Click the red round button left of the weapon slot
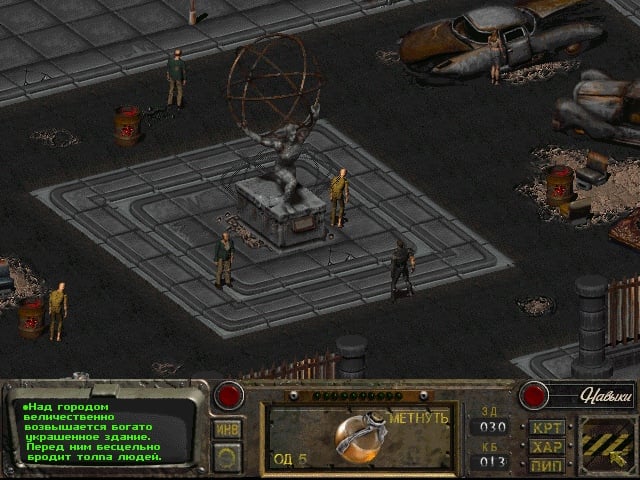 pos(229,395)
